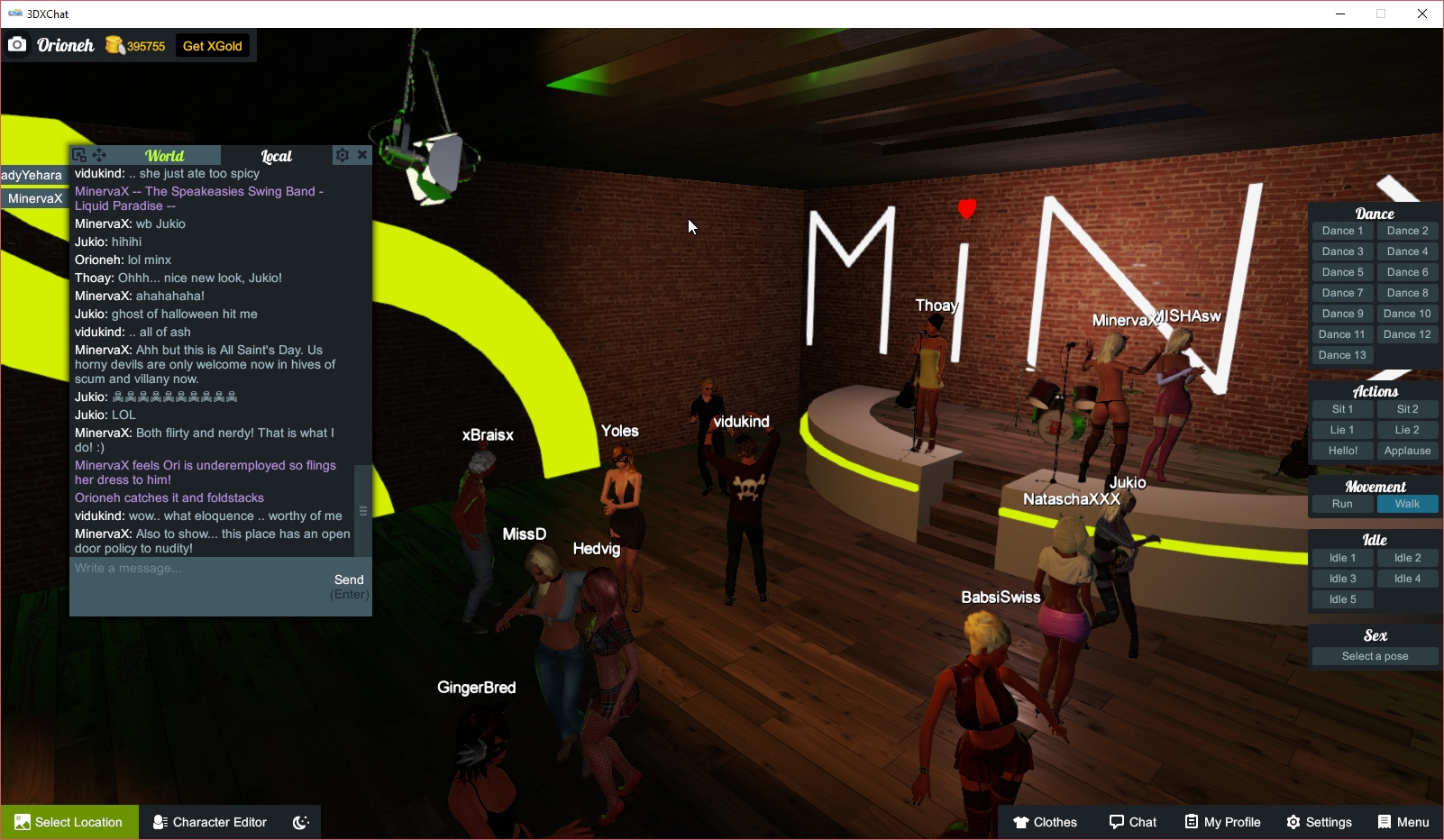Select the move arrows icon on chat window

click(98, 155)
